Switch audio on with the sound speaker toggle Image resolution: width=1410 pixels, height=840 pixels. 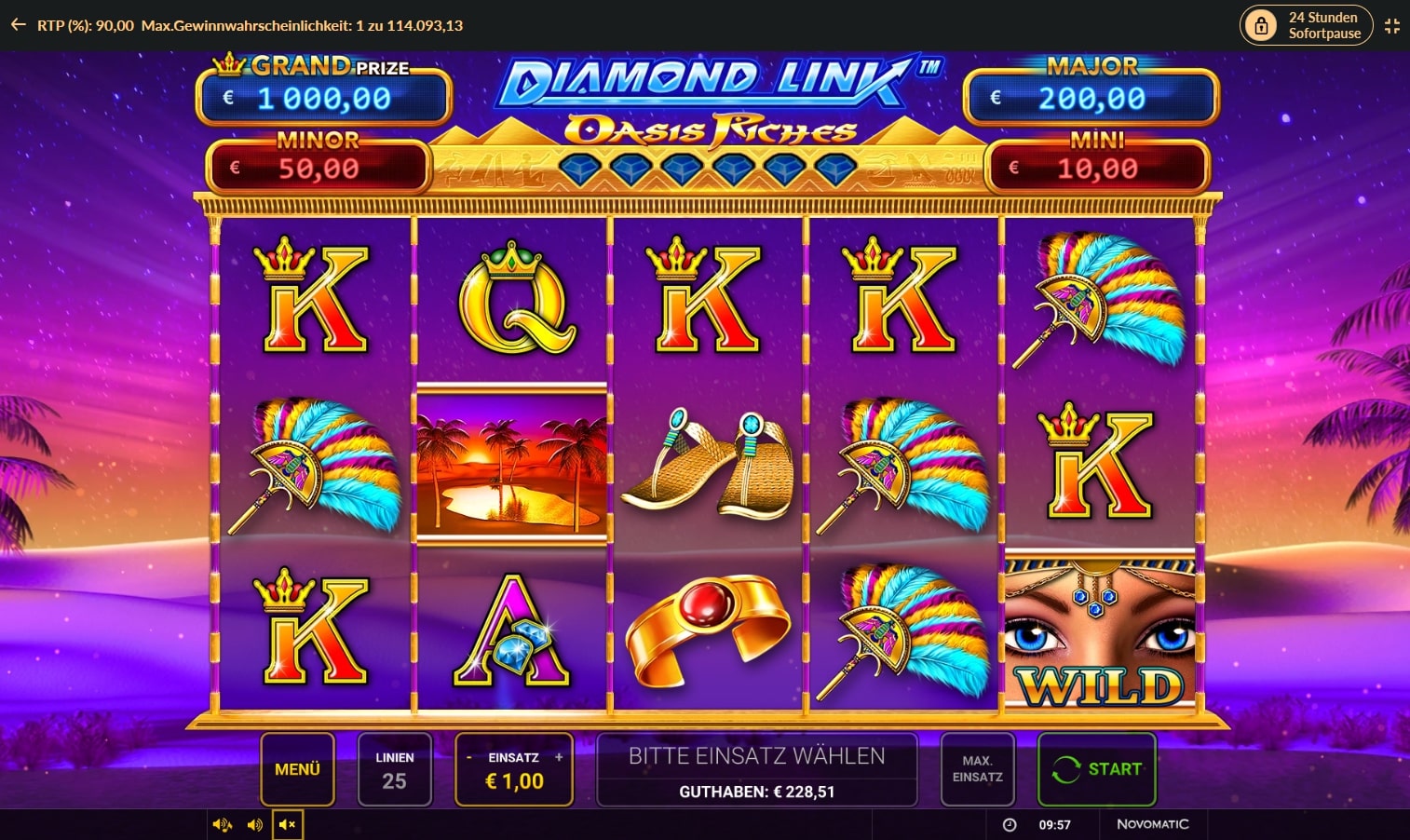255,824
